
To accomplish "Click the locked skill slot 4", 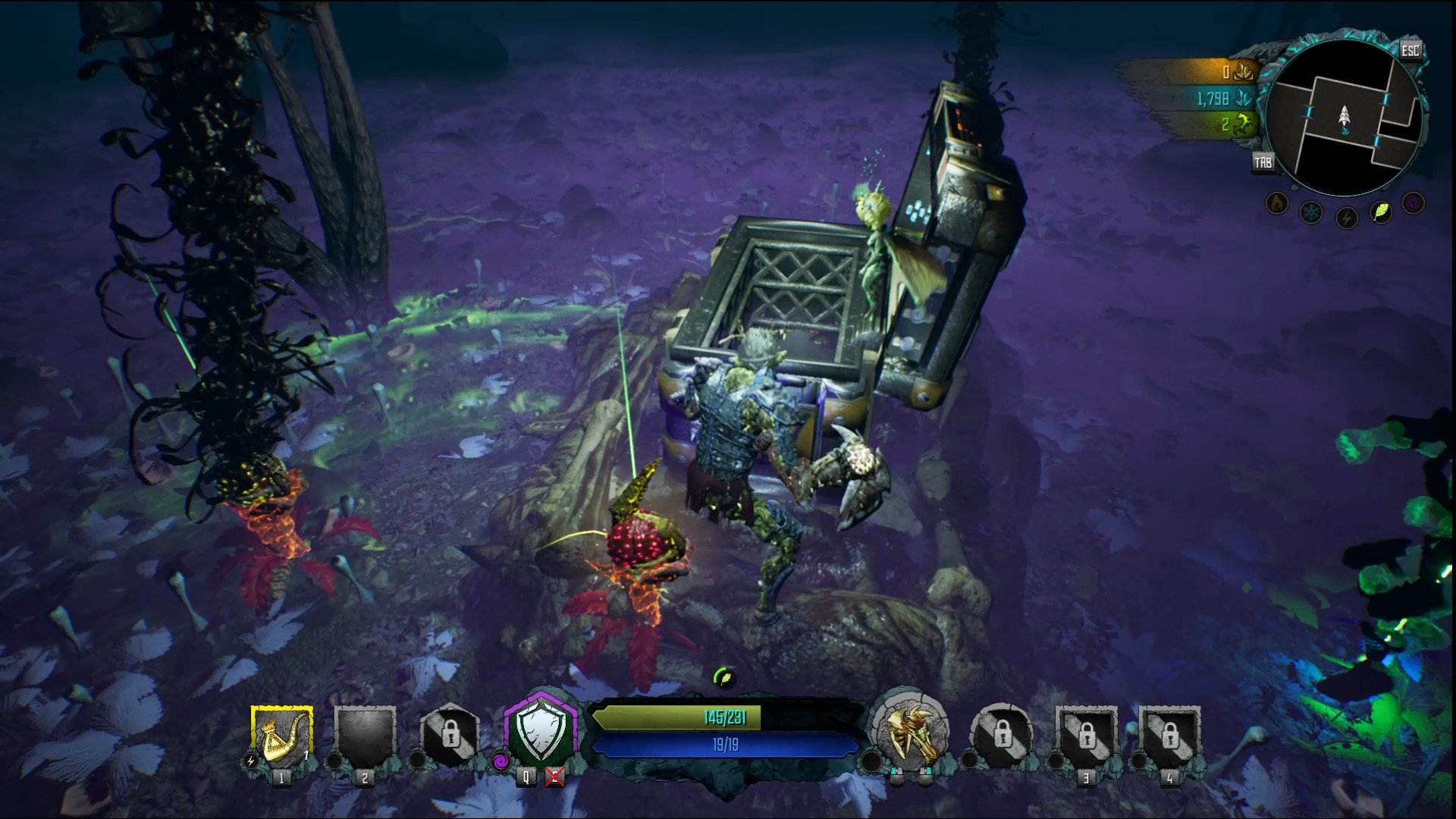I will click(1172, 737).
